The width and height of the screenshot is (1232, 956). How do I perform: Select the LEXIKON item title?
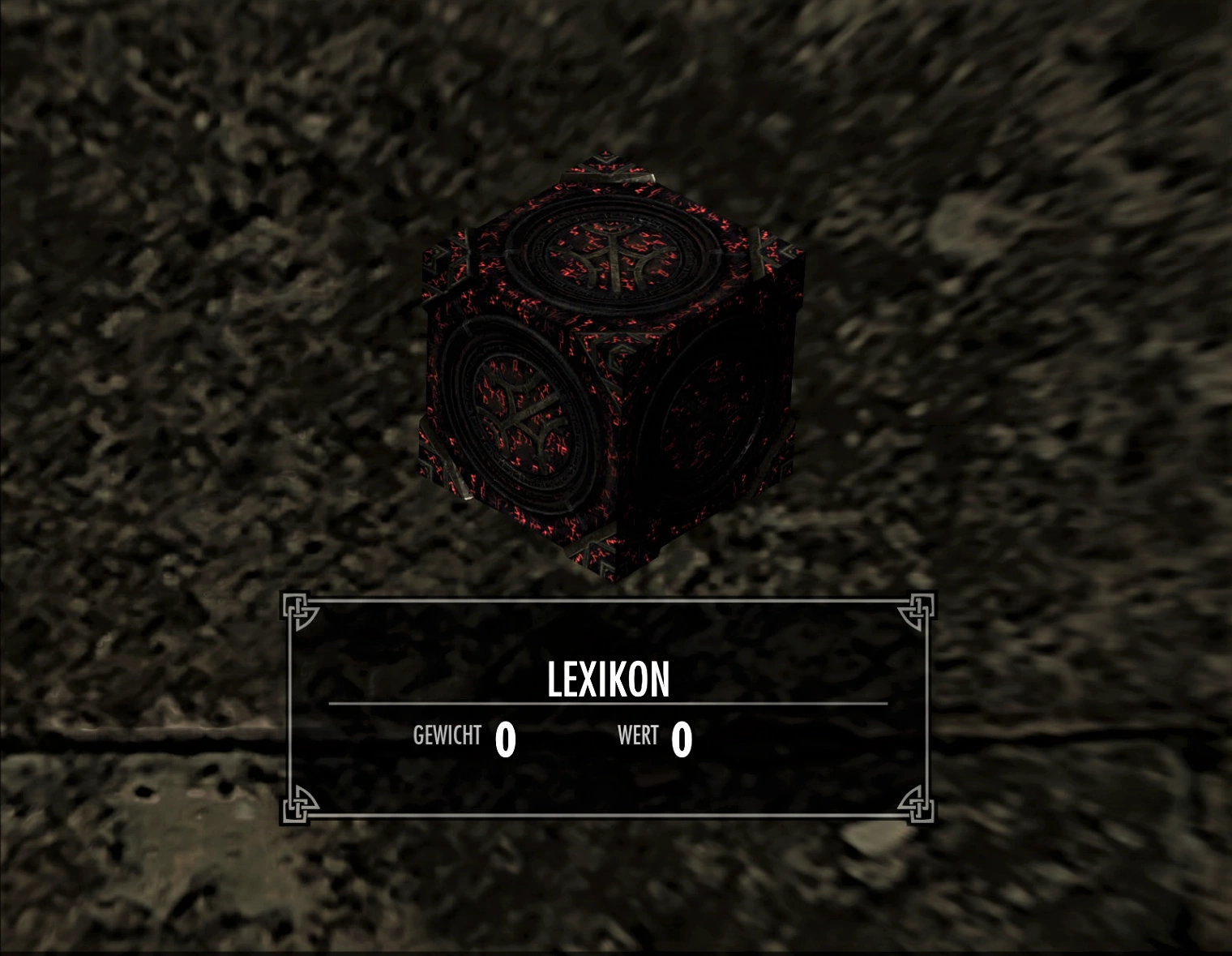tap(608, 679)
